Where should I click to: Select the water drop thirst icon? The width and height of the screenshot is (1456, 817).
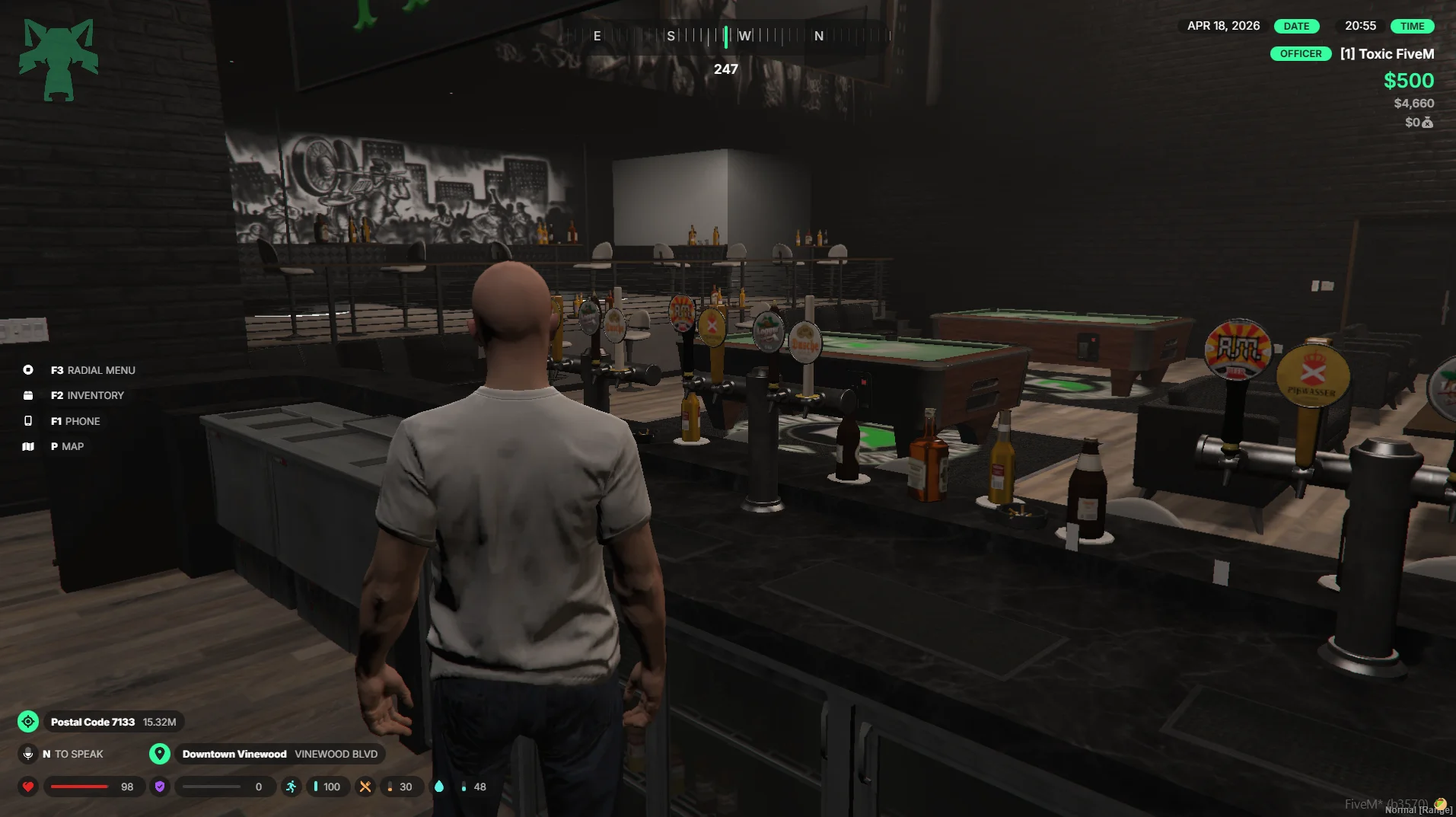coord(439,787)
